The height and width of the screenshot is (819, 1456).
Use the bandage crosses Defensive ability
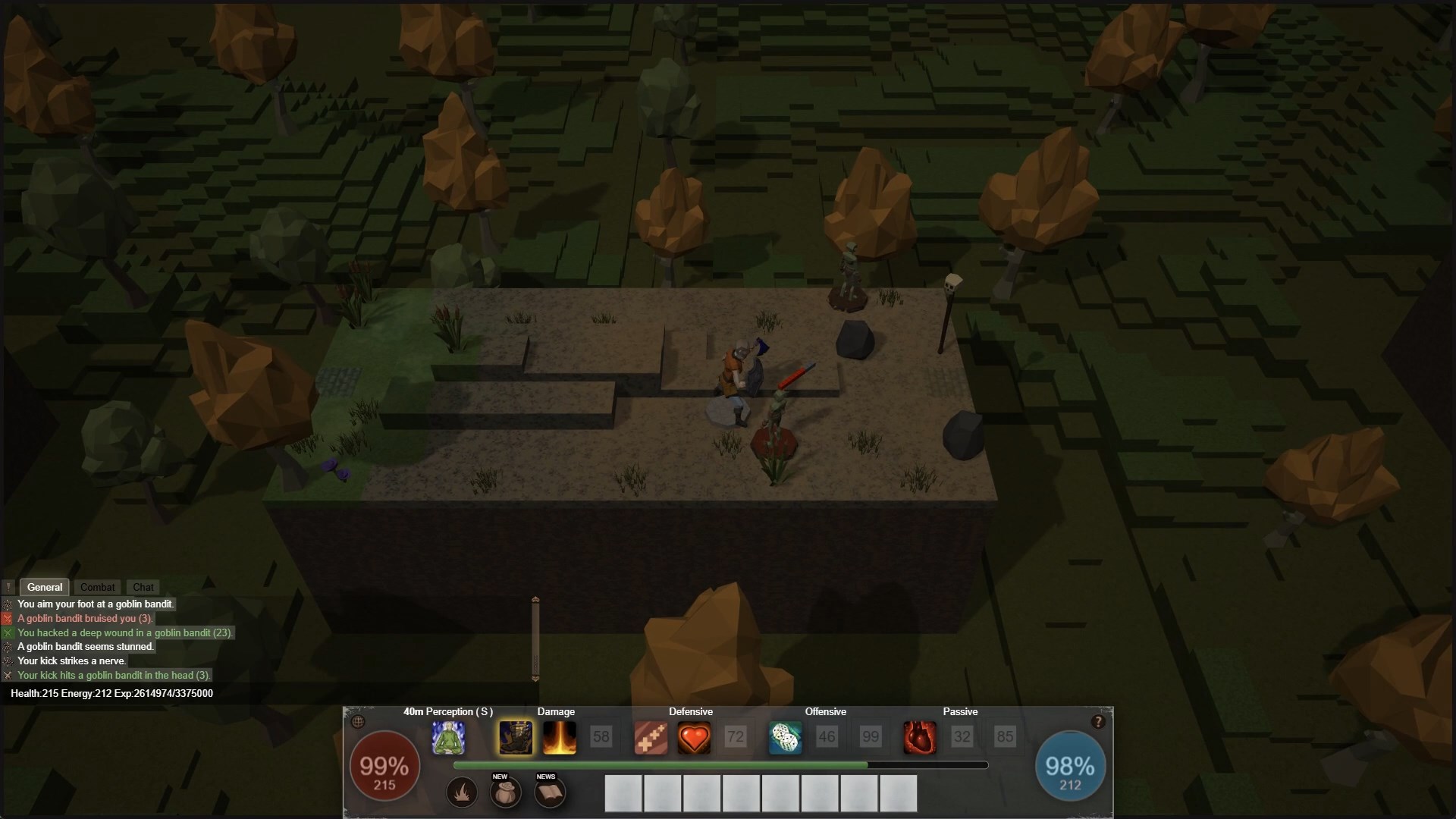(651, 737)
